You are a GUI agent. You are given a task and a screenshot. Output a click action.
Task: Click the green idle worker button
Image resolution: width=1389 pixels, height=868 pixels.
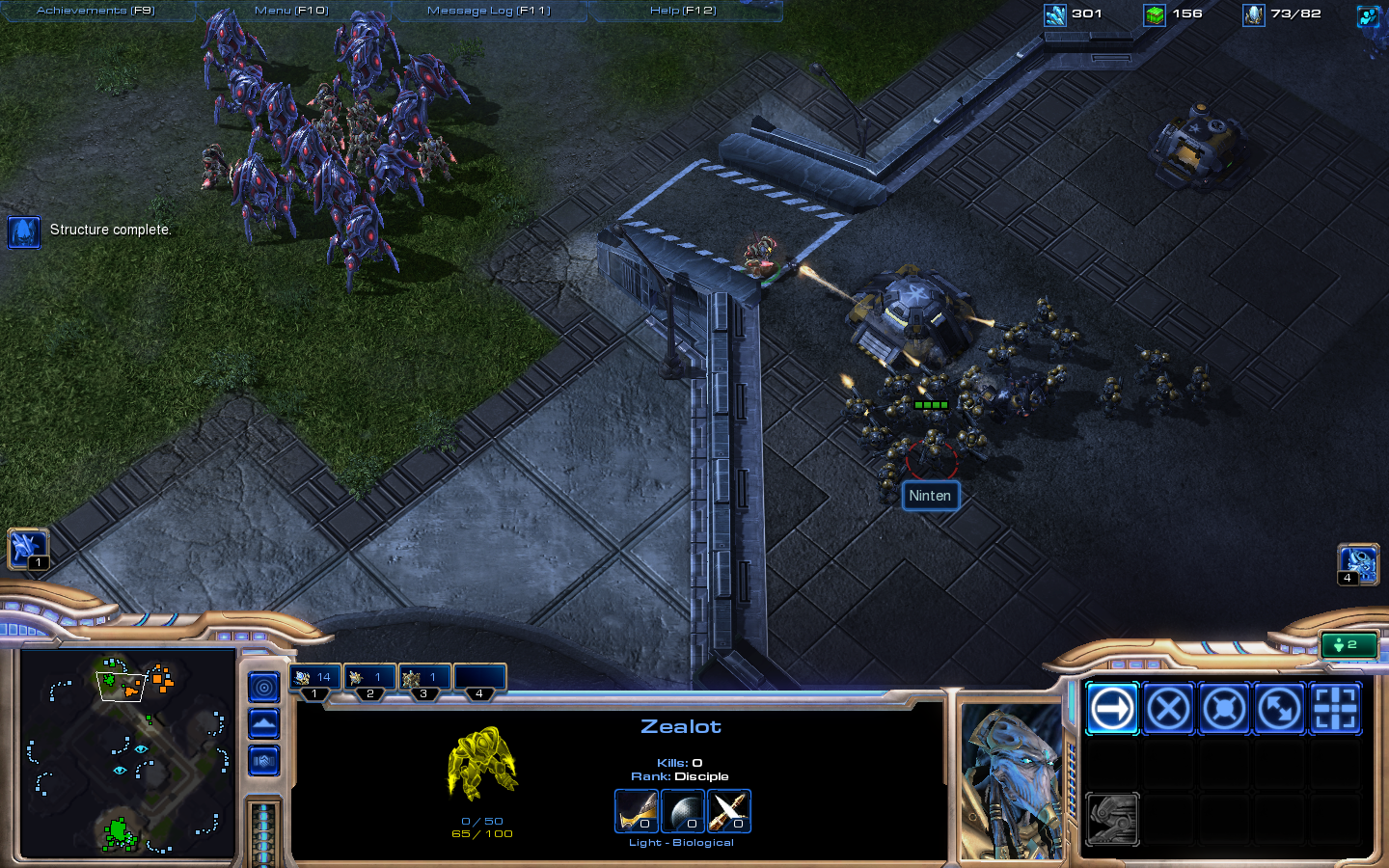(1348, 645)
